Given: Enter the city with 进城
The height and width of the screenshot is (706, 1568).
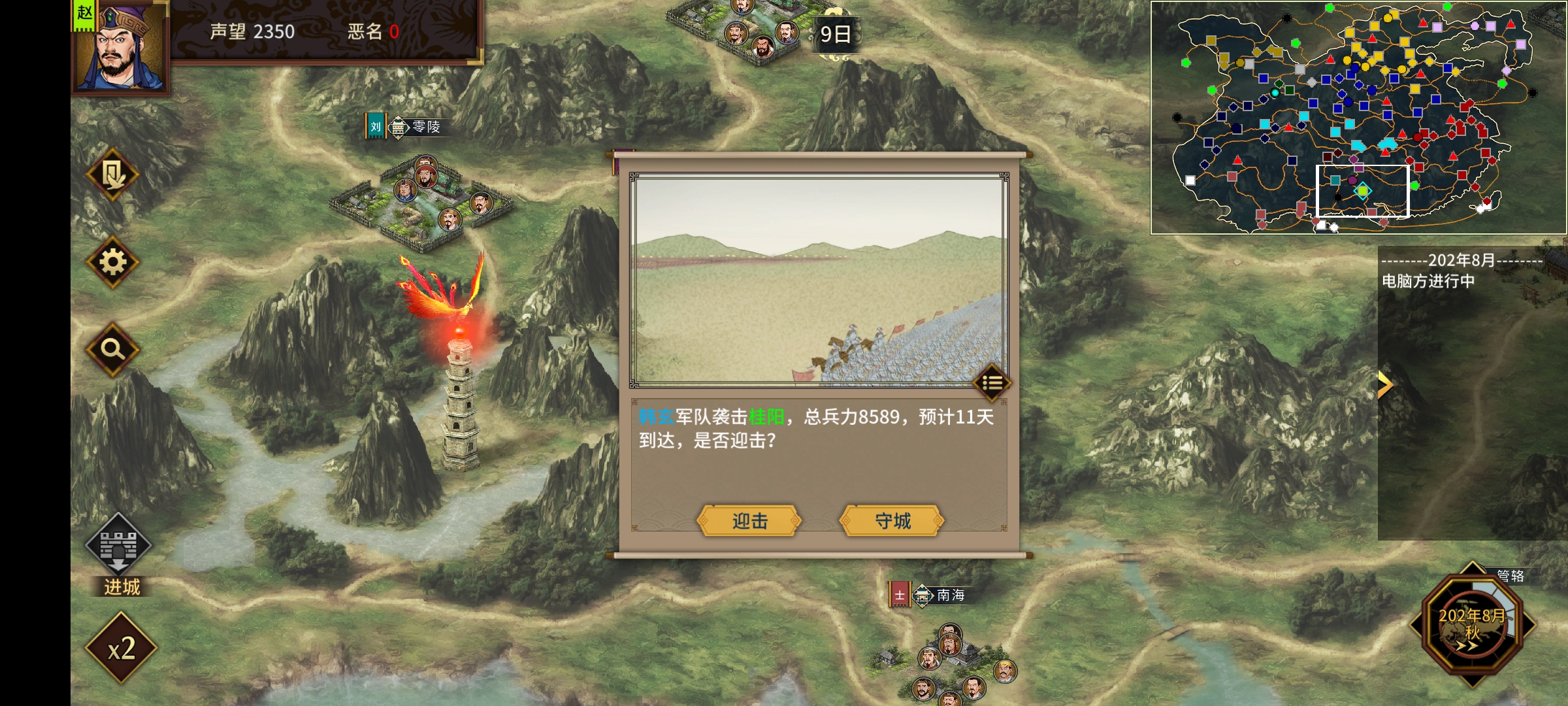Looking at the screenshot, I should coord(119,554).
